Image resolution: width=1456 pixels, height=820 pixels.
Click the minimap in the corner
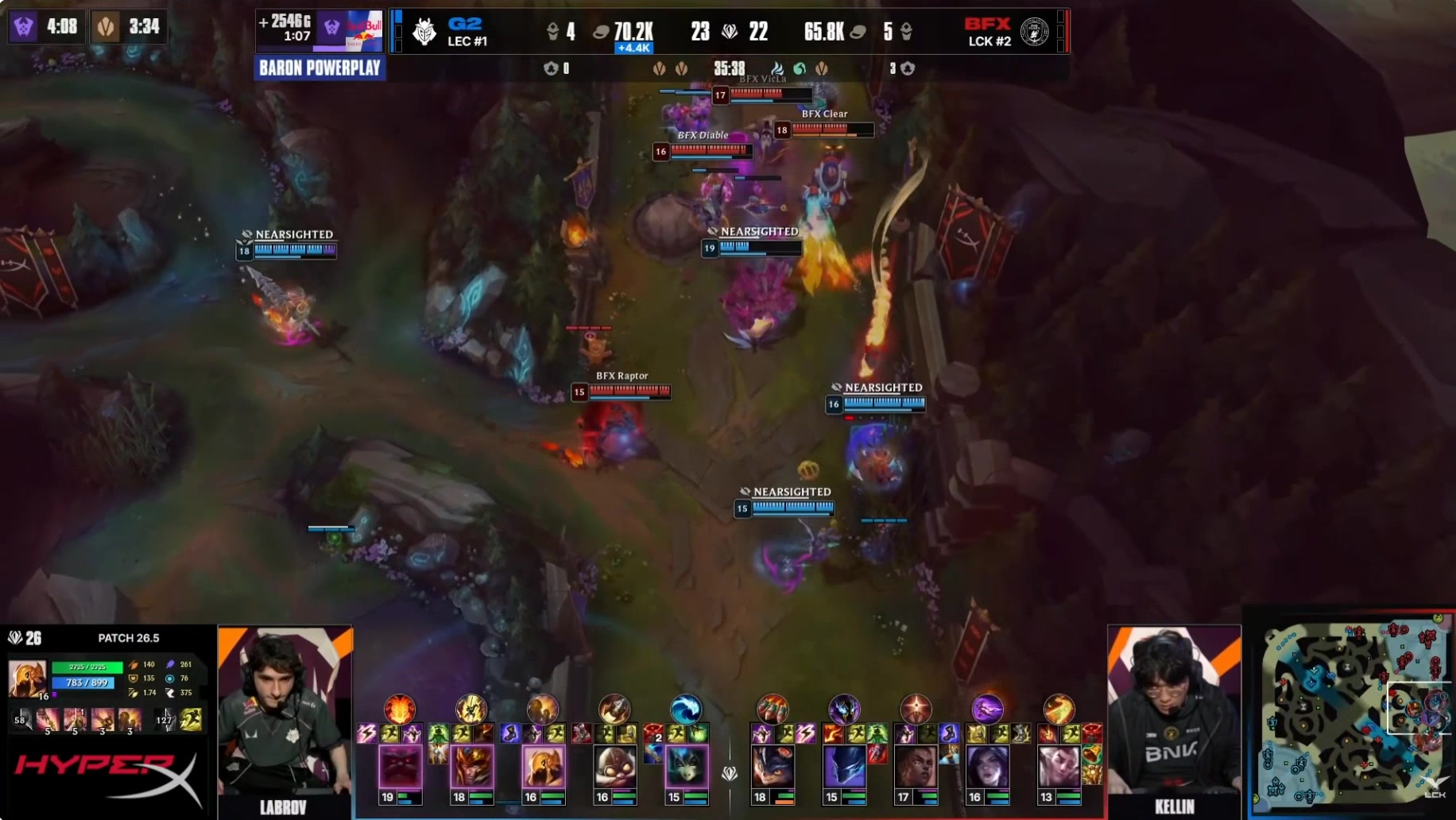(x=1351, y=715)
